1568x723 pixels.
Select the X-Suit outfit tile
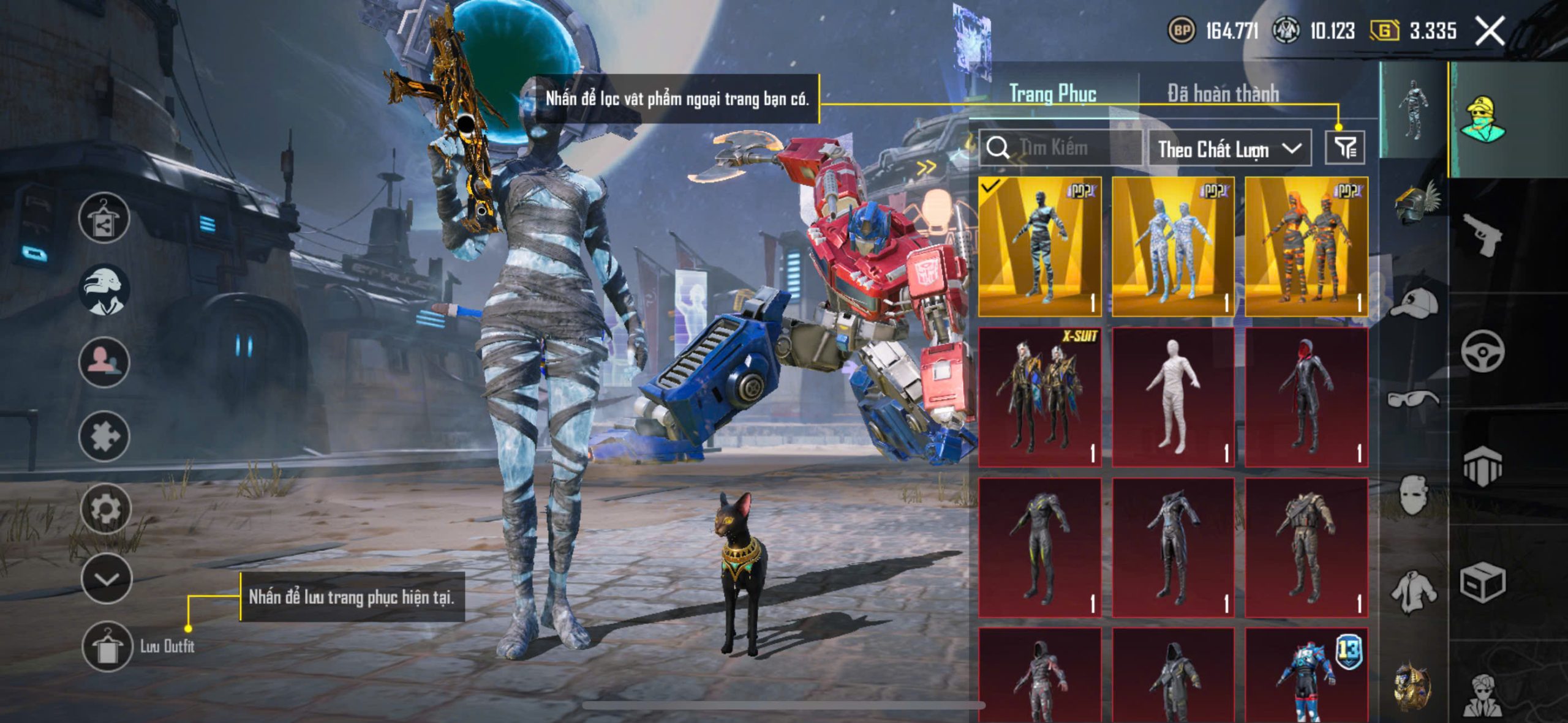pos(1039,397)
